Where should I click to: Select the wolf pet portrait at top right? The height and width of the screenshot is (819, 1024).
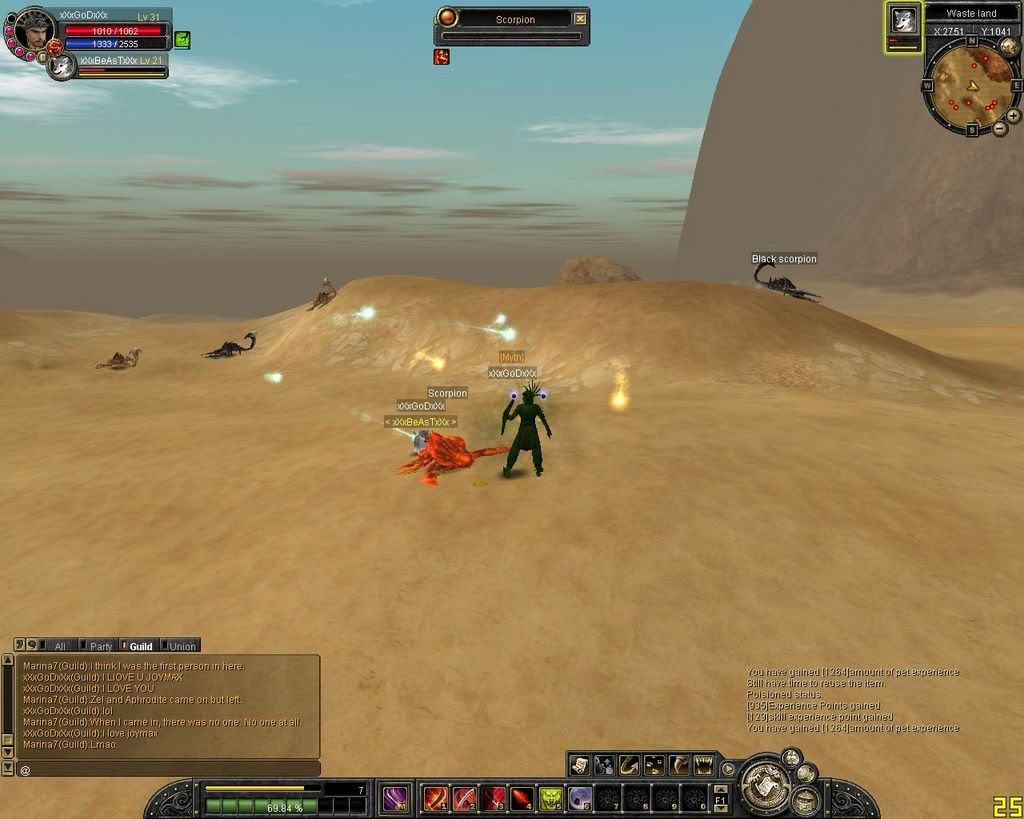(x=904, y=21)
